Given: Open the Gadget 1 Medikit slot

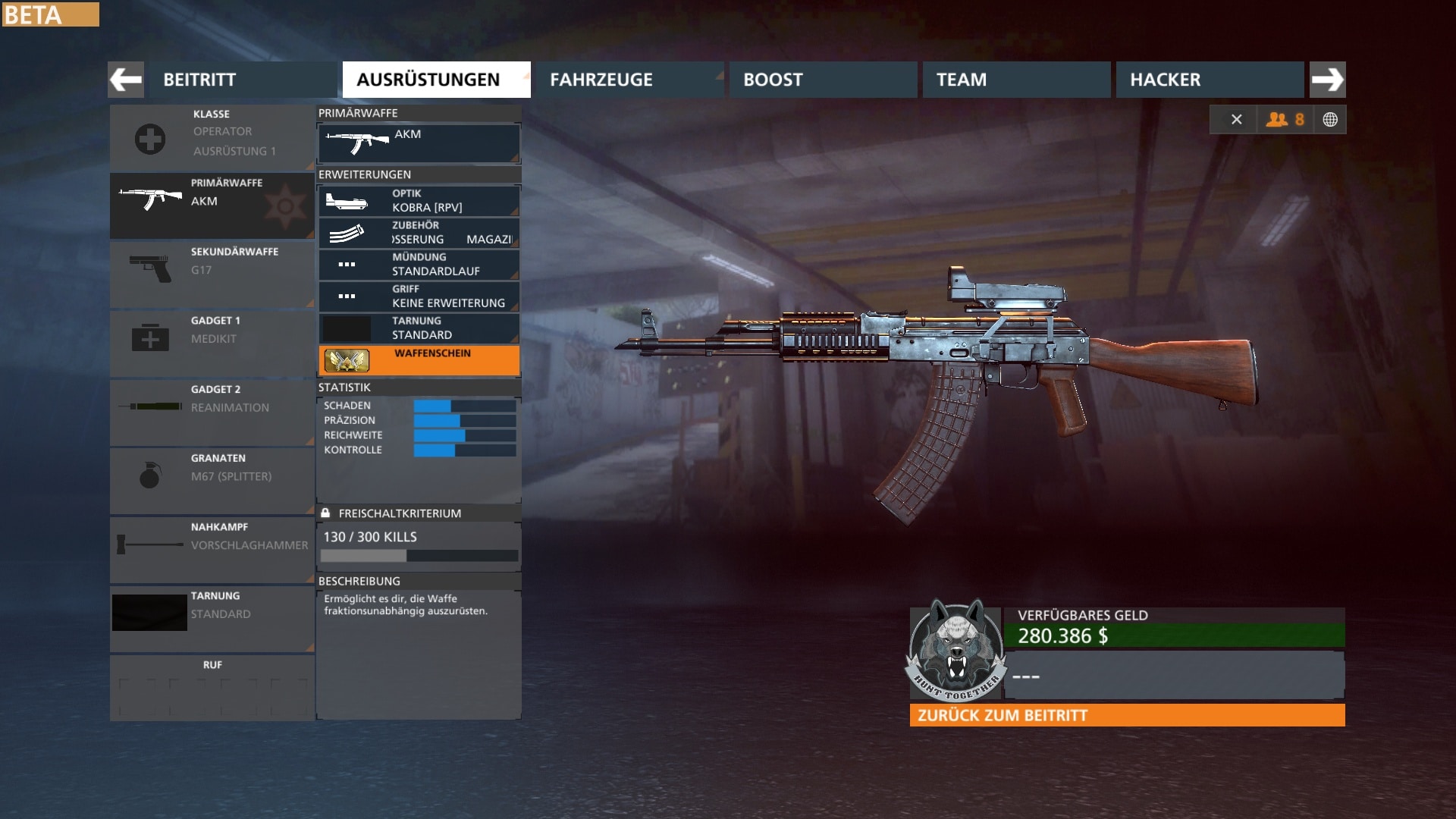Looking at the screenshot, I should click(212, 343).
